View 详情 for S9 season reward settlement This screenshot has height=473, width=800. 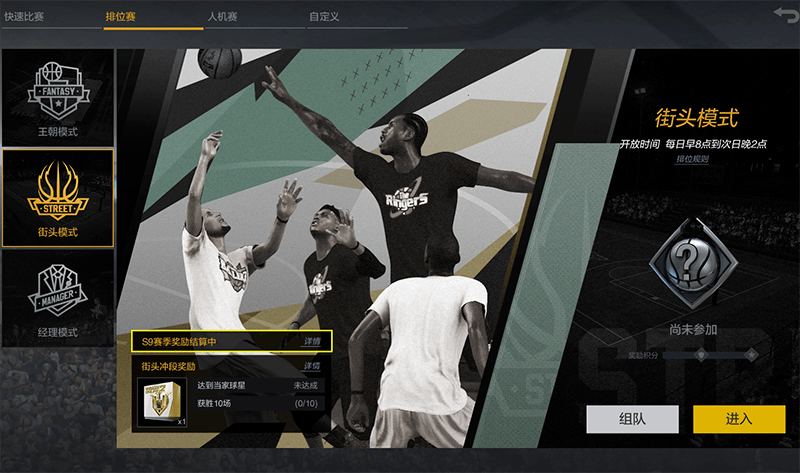313,342
